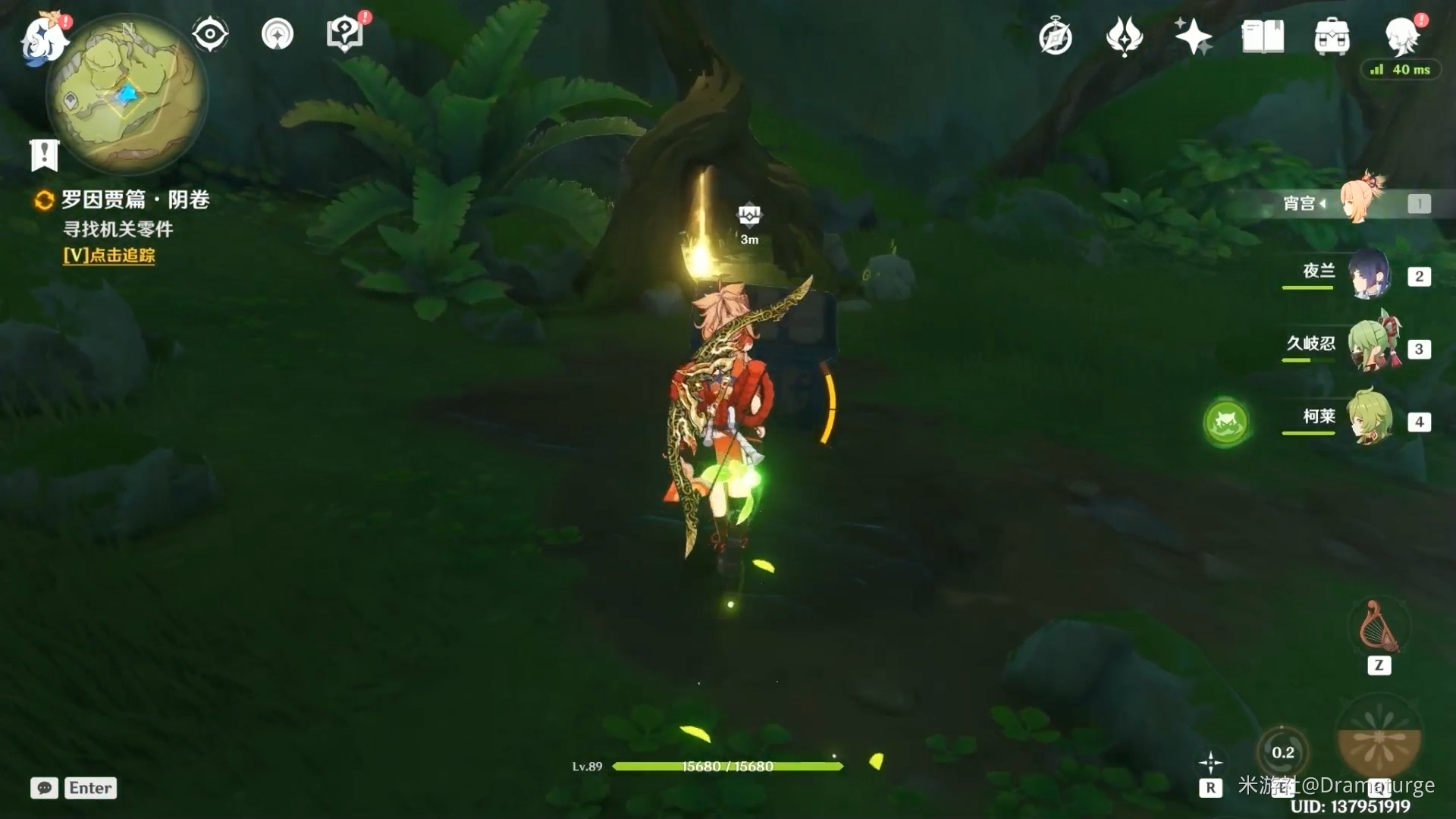This screenshot has height=819, width=1456.
Task: Track the 罗因贾篇·阴卷 quest entry
Action: [134, 200]
